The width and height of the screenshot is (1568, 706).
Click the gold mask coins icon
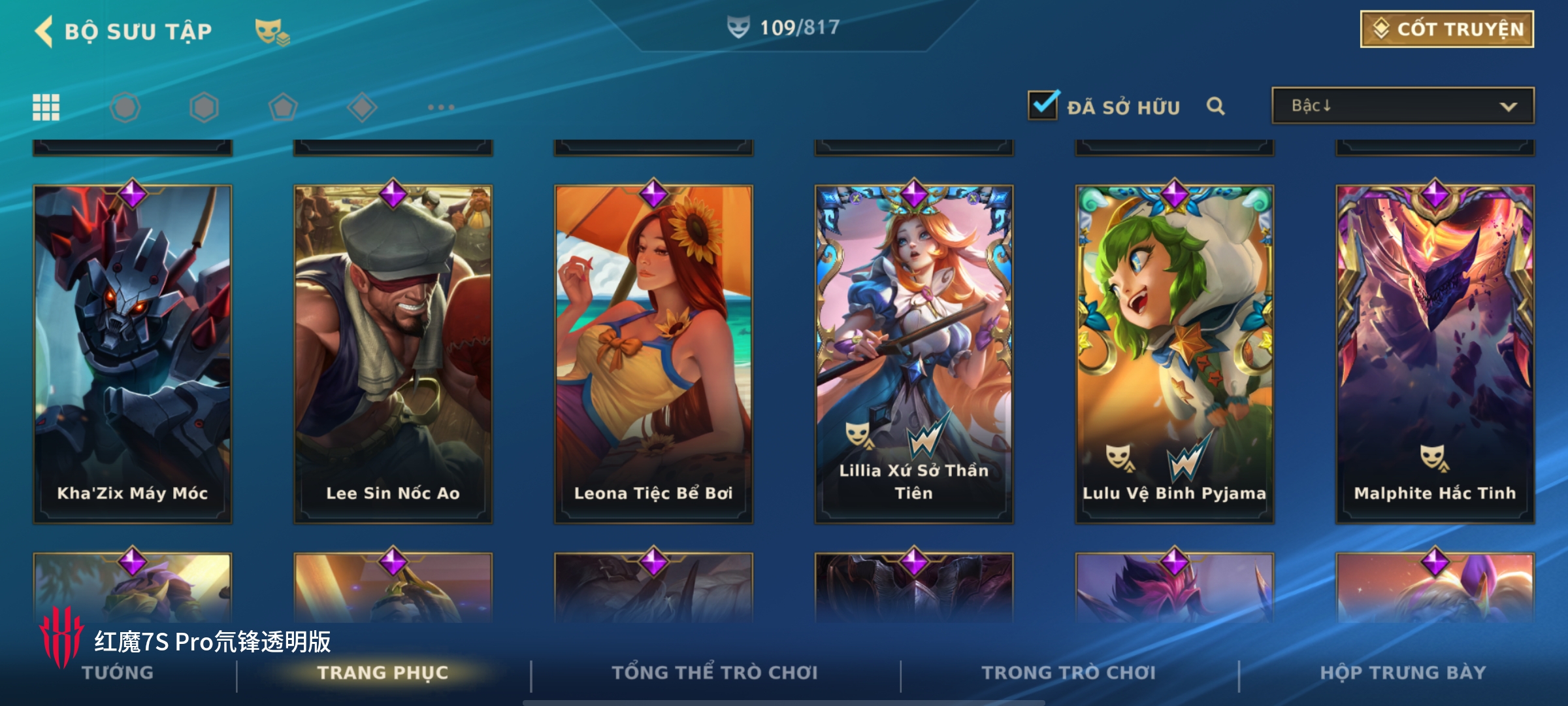272,31
